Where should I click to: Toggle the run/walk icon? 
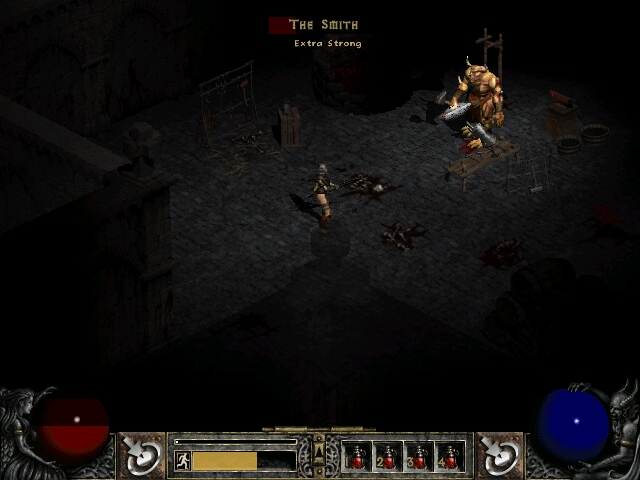(183, 460)
